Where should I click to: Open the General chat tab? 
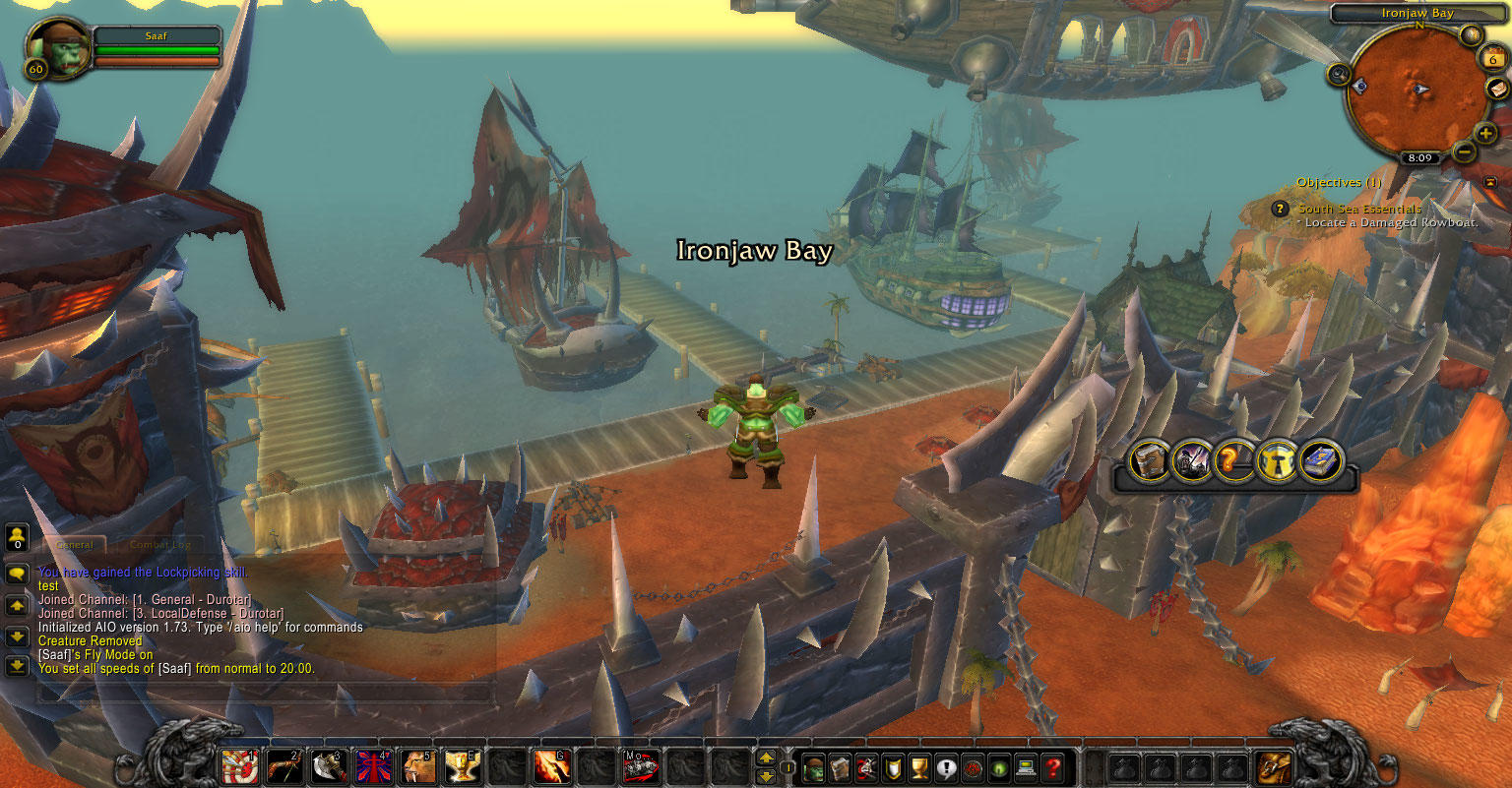75,544
